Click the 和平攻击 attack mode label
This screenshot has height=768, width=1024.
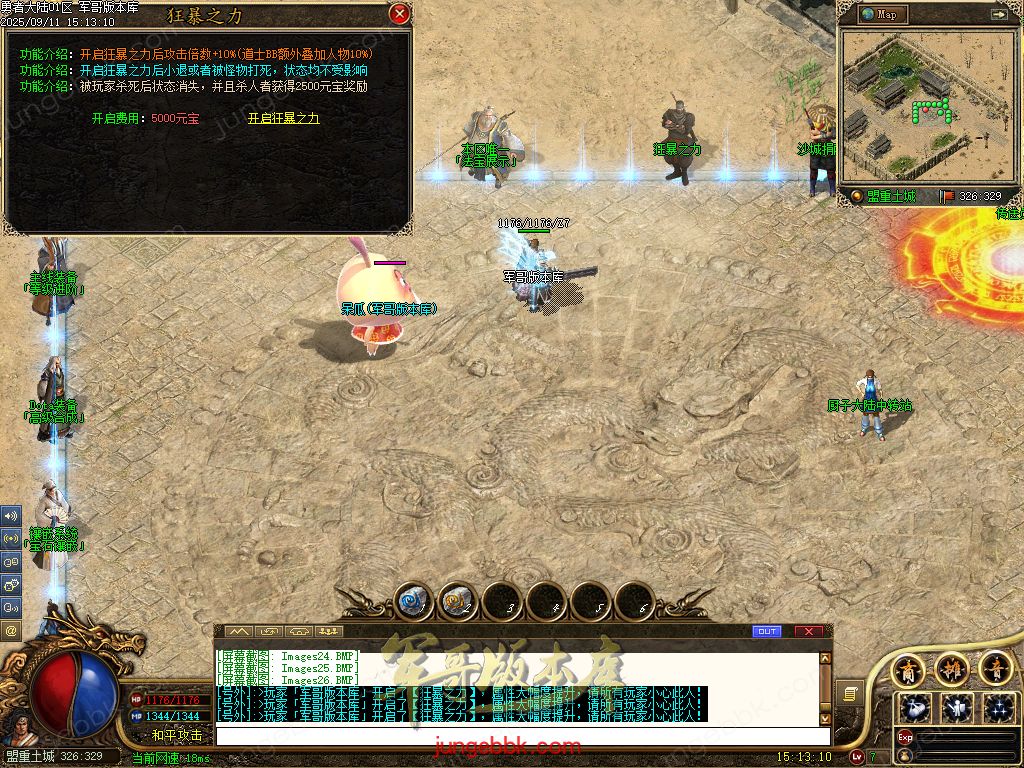(x=177, y=735)
